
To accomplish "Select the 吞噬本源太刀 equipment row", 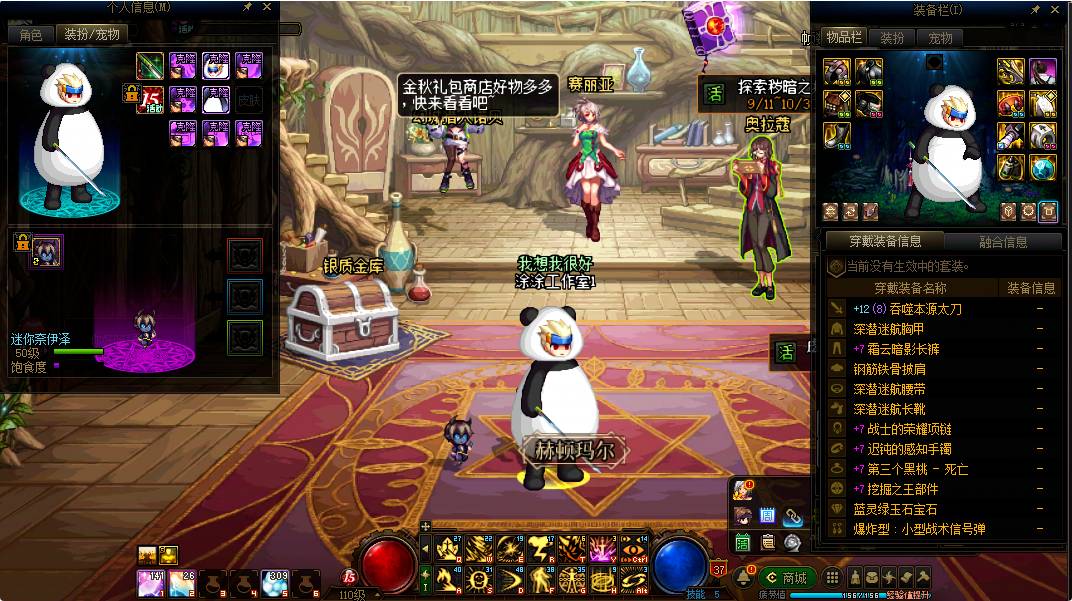I will point(906,309).
